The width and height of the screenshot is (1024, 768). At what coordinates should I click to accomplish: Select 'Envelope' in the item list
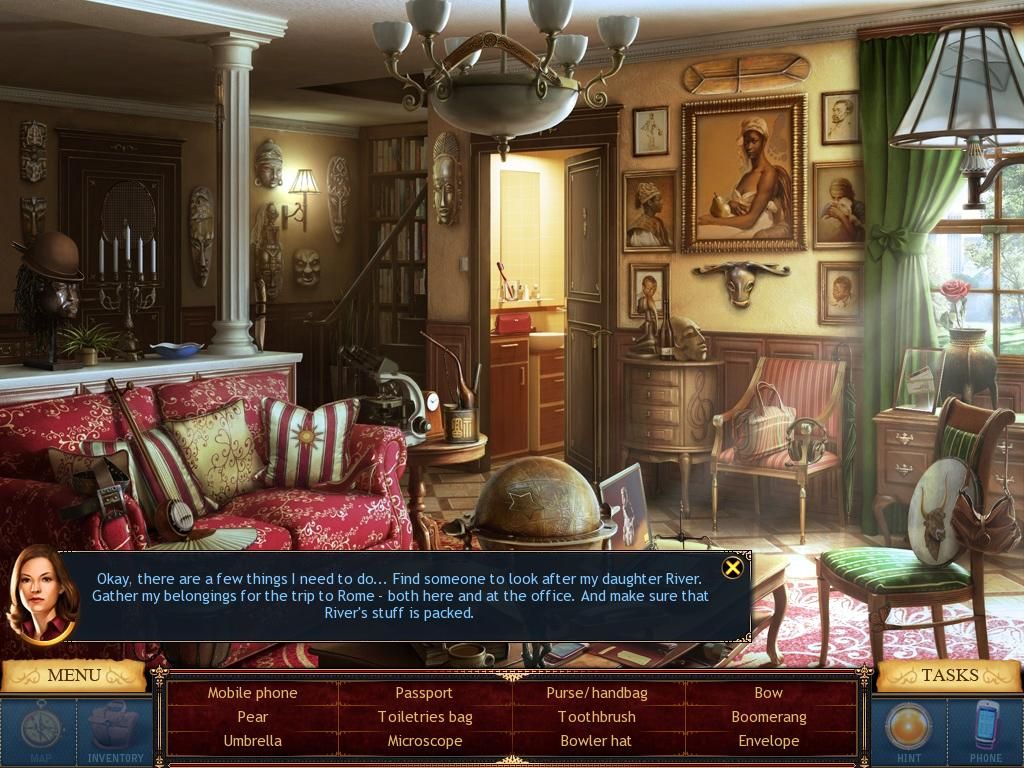click(x=768, y=741)
